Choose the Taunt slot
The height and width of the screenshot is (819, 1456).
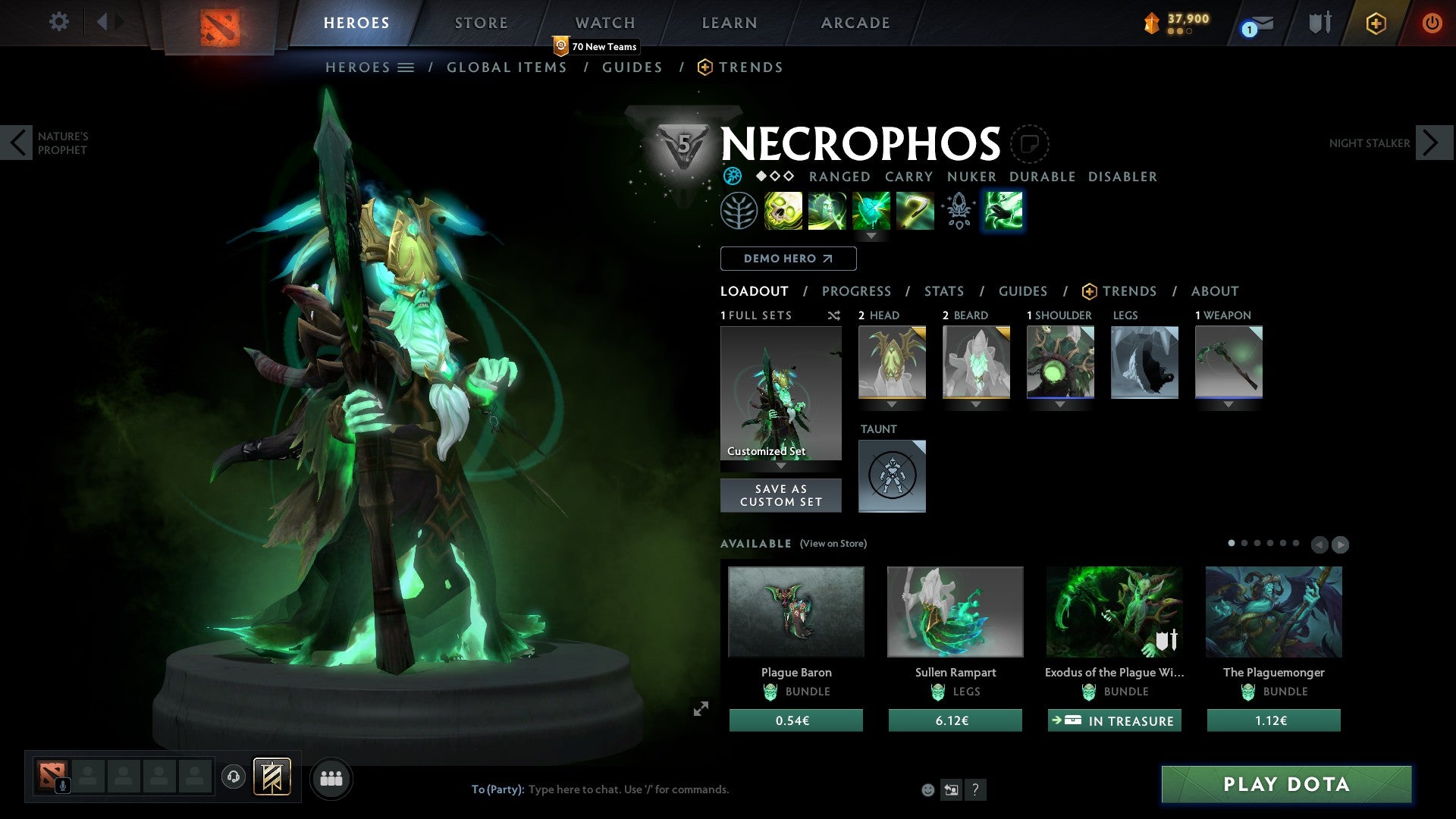(892, 476)
